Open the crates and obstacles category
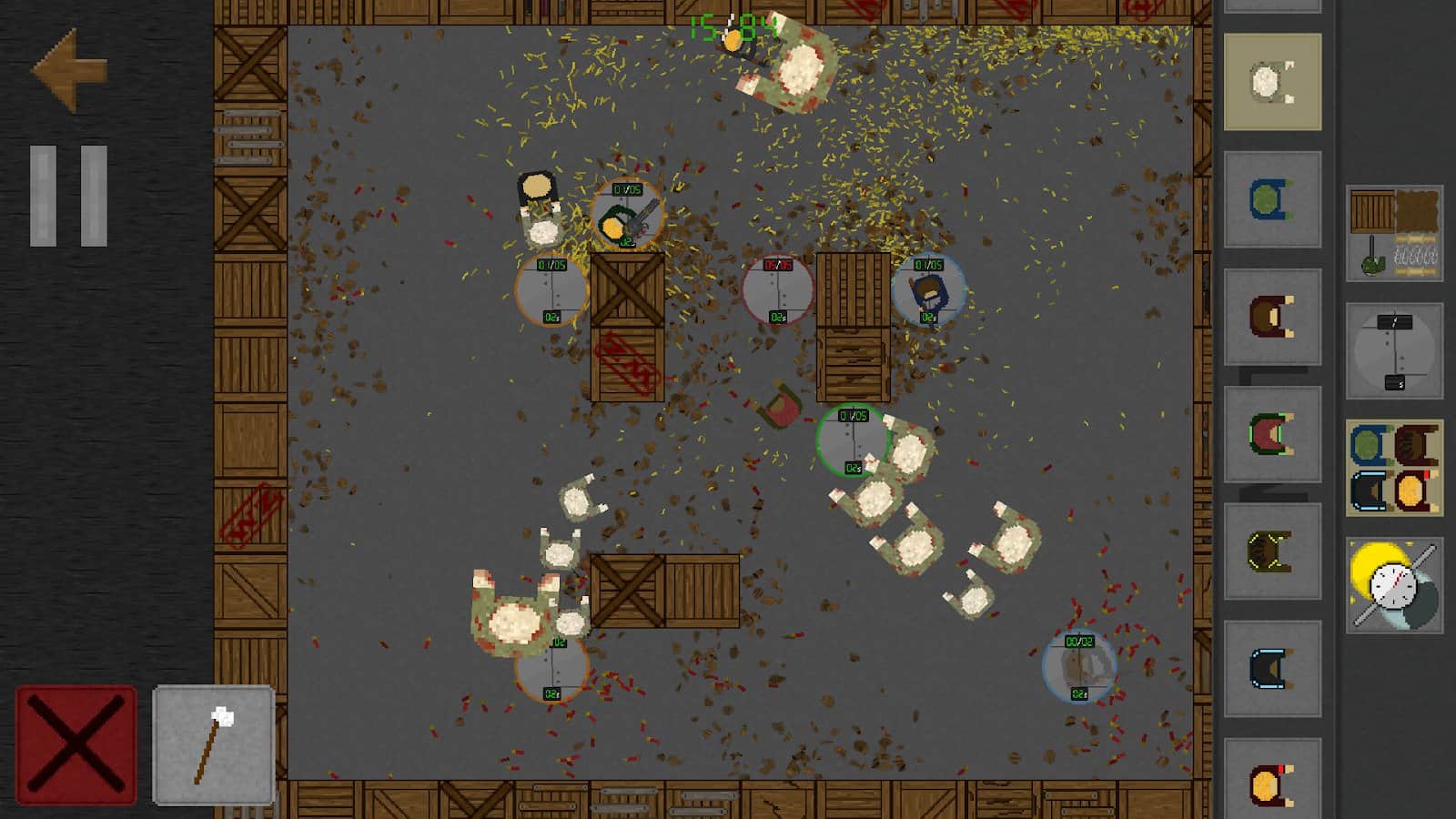The width and height of the screenshot is (1456, 819). (x=1394, y=234)
